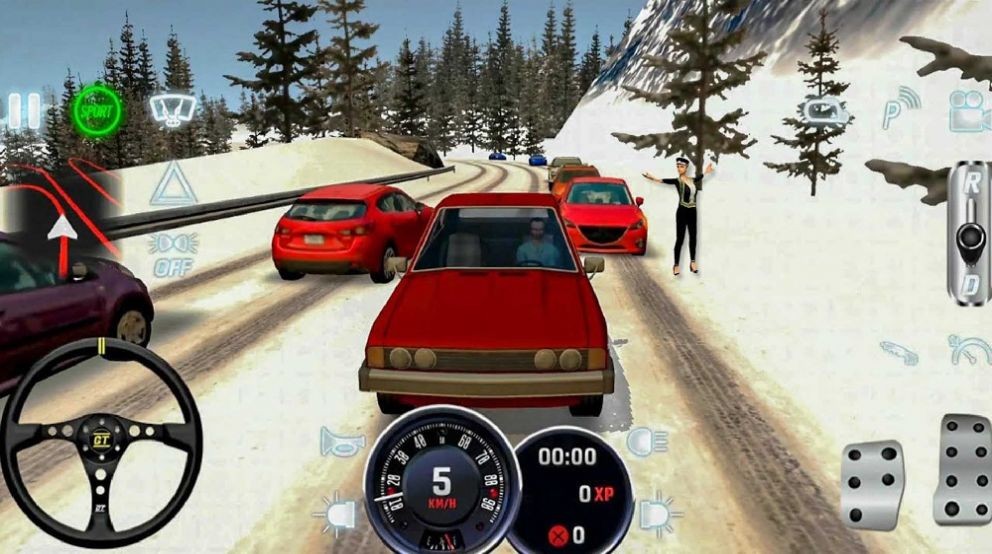Image resolution: width=992 pixels, height=554 pixels.
Task: Toggle the headlights icon
Action: [x=647, y=440]
